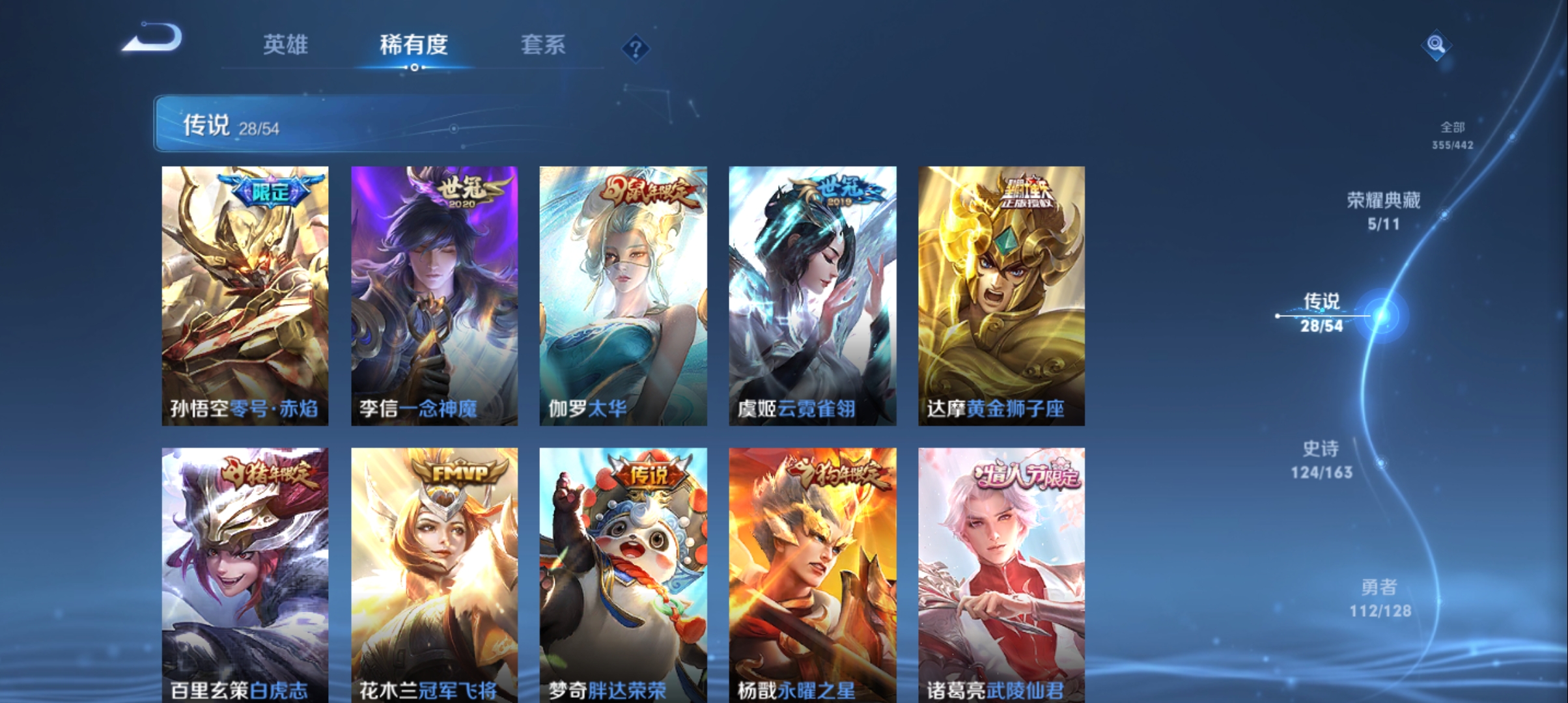This screenshot has height=703, width=1568.
Task: Open the help question mark icon
Action: click(634, 46)
